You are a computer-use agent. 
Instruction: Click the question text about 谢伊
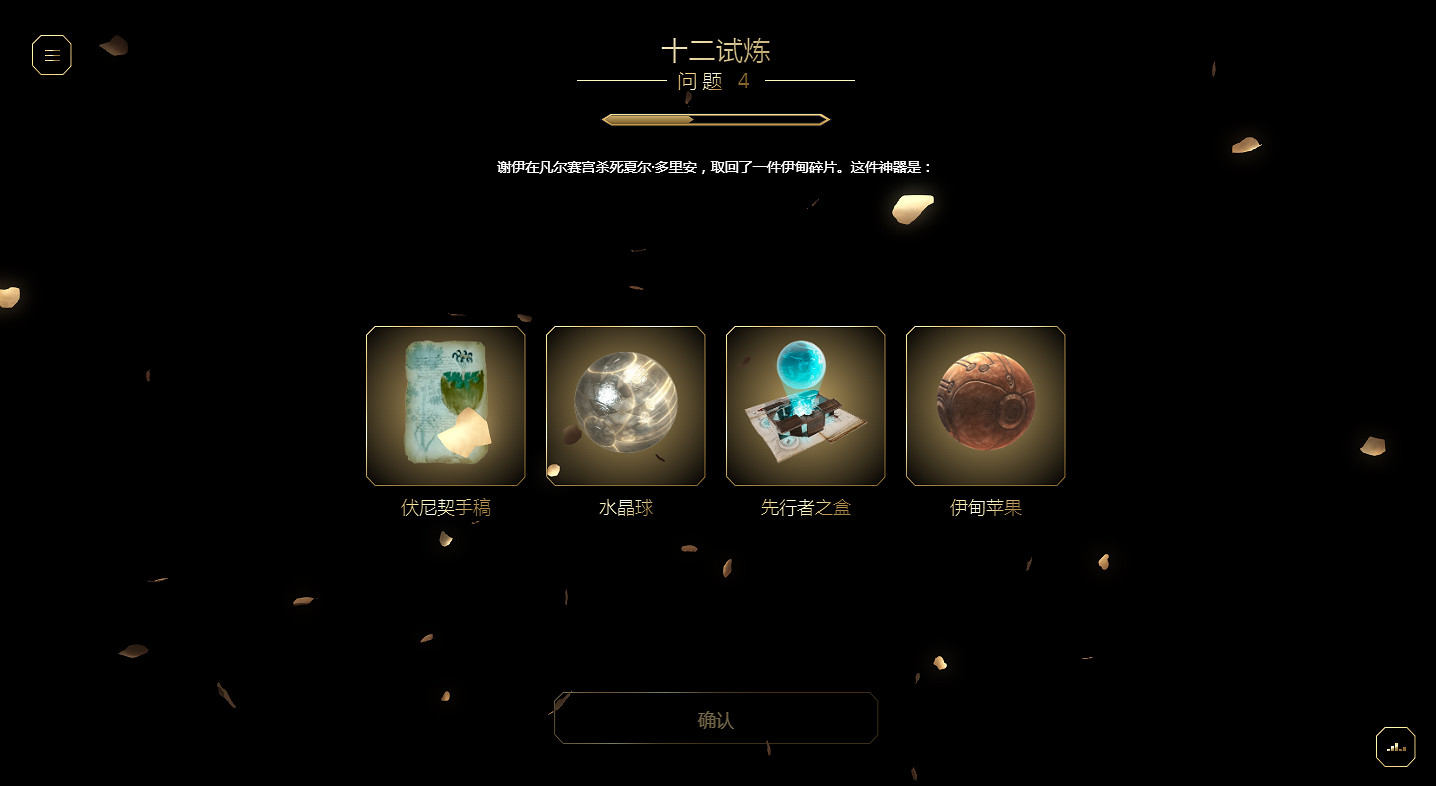click(x=715, y=165)
